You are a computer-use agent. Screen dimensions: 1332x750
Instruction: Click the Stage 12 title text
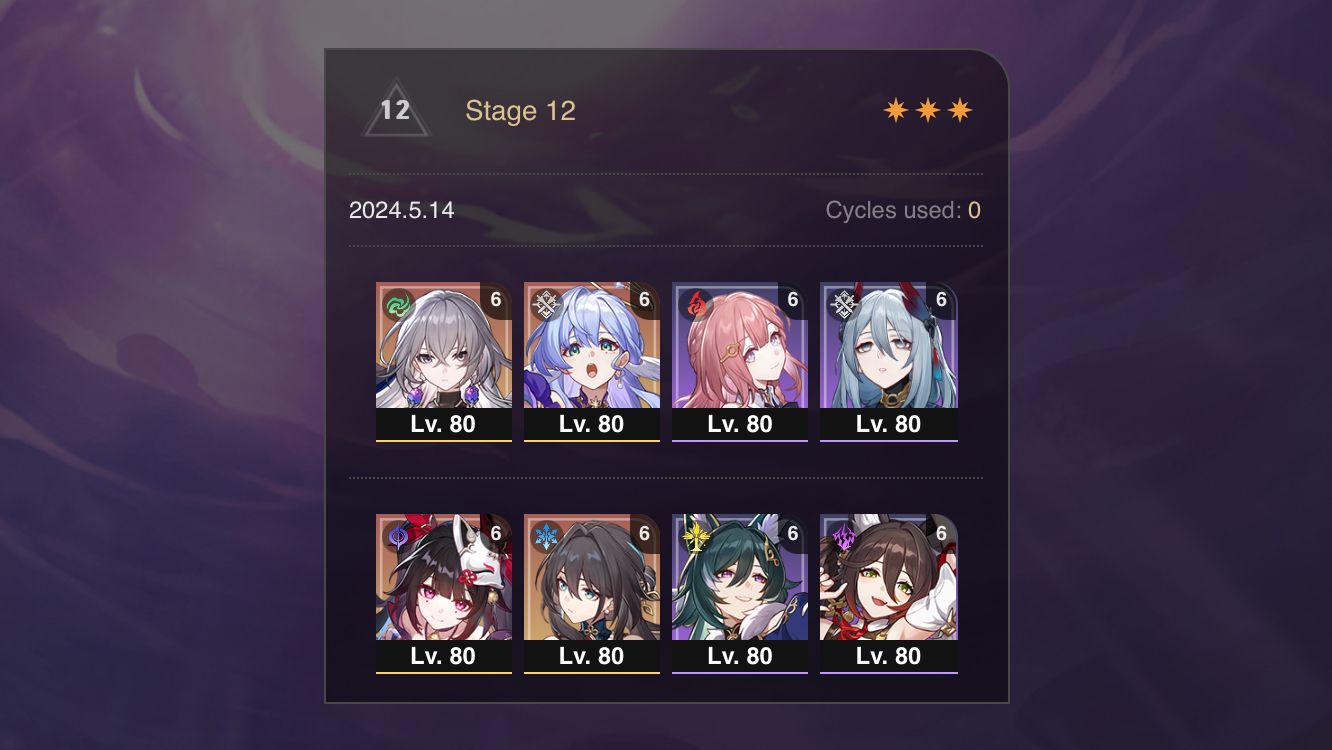click(x=522, y=111)
